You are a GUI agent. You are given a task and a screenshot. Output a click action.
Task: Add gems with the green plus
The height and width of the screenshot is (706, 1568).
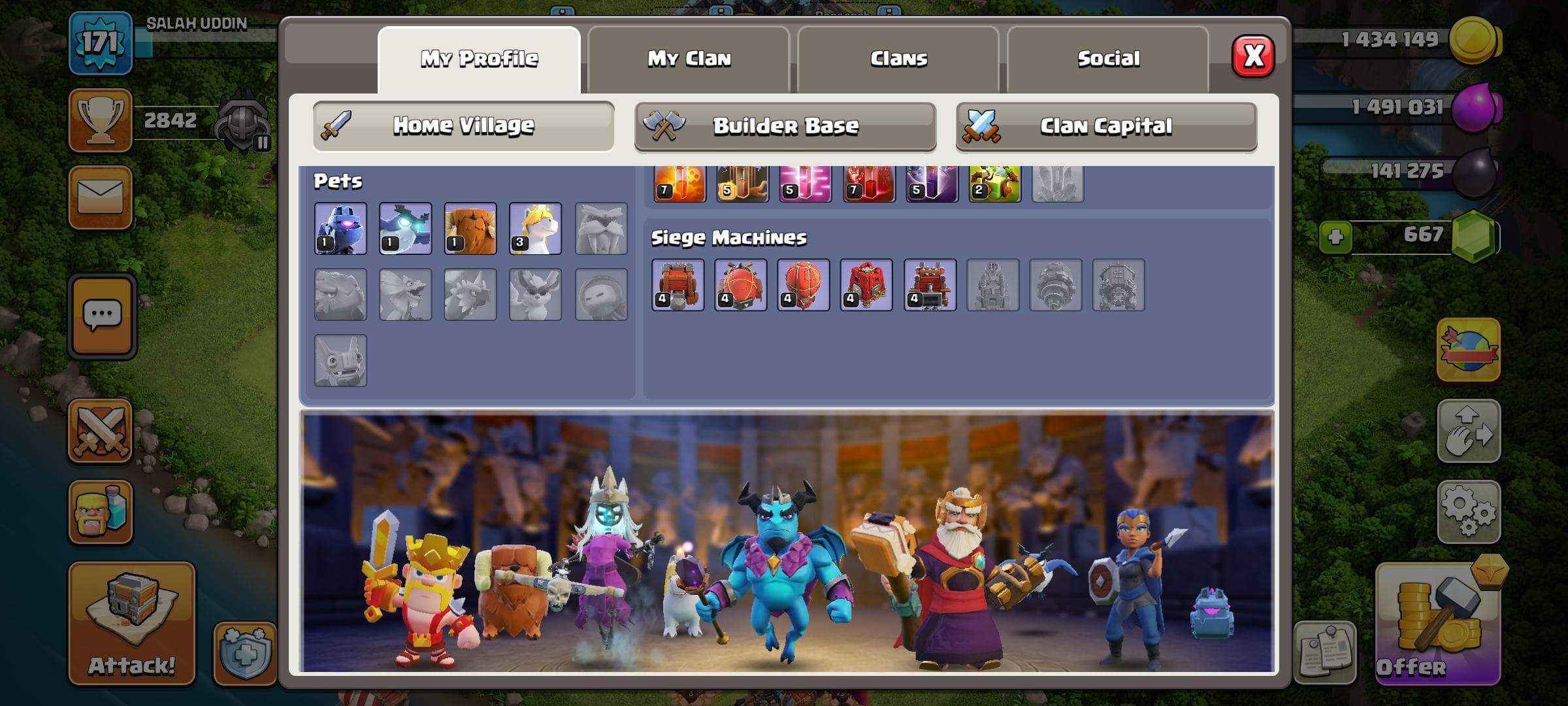point(1335,237)
